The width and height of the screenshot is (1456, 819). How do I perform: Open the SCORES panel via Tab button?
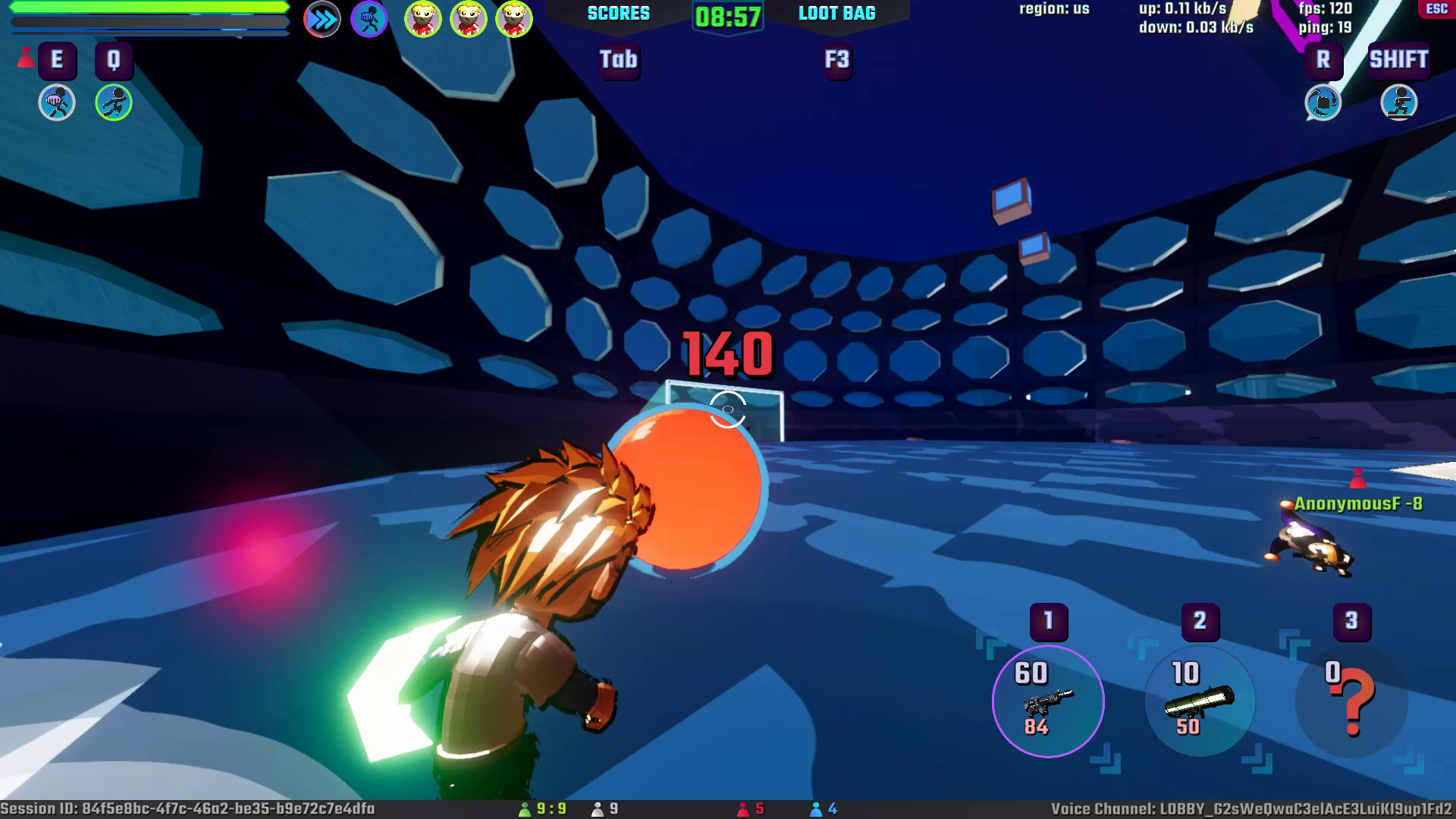(619, 61)
